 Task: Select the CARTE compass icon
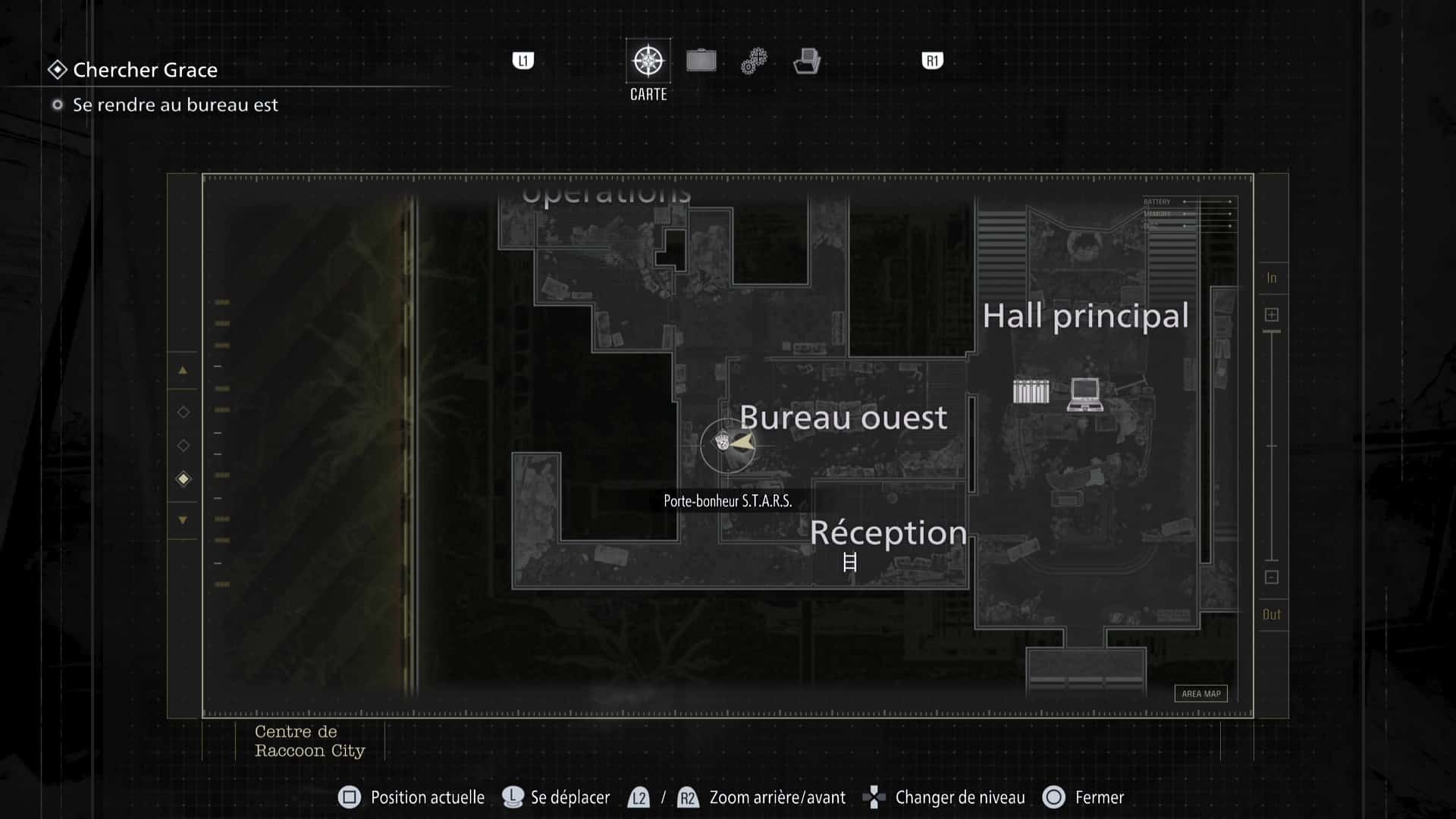pyautogui.click(x=648, y=61)
